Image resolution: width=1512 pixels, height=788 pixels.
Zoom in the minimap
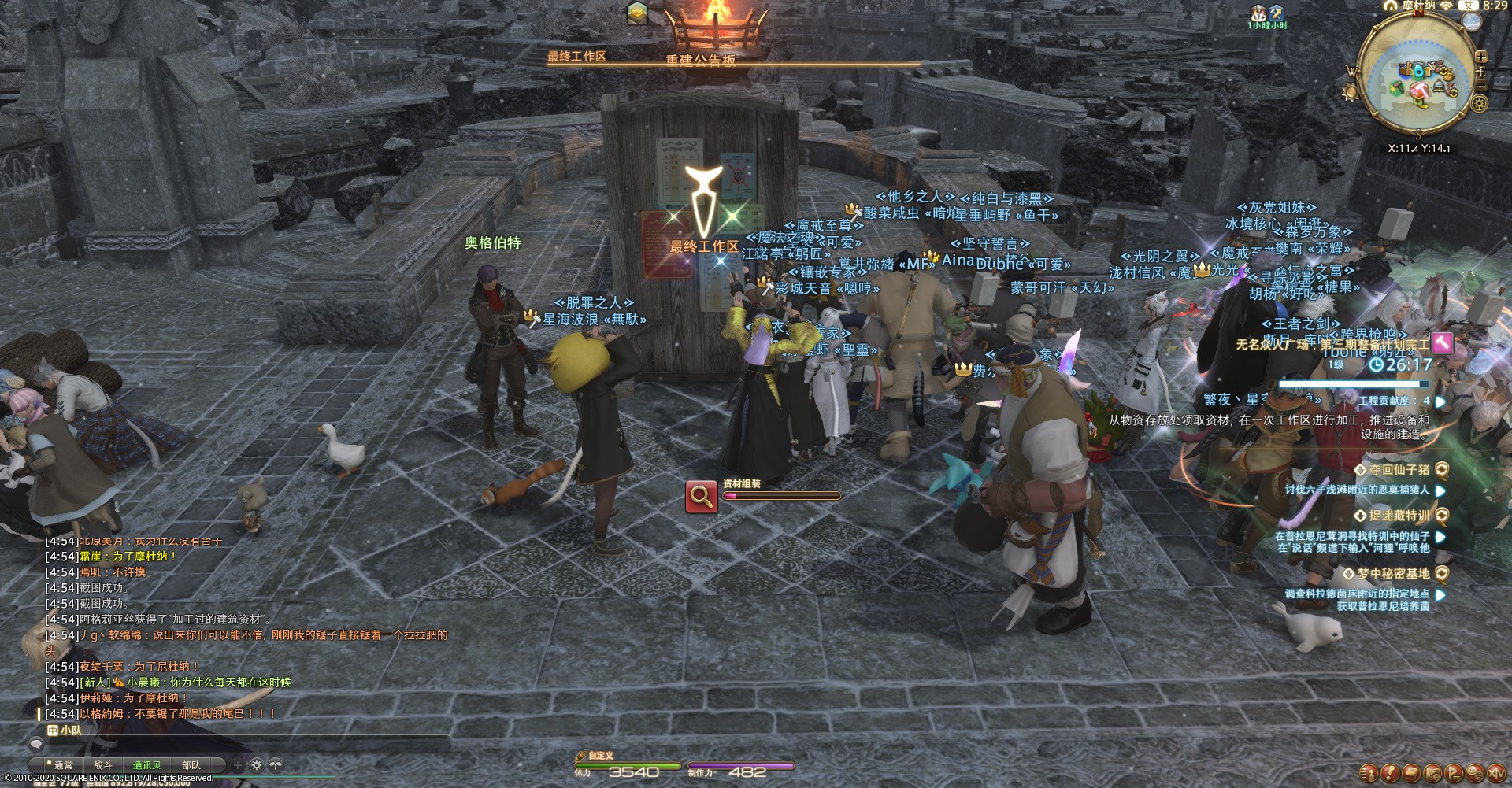1481,57
